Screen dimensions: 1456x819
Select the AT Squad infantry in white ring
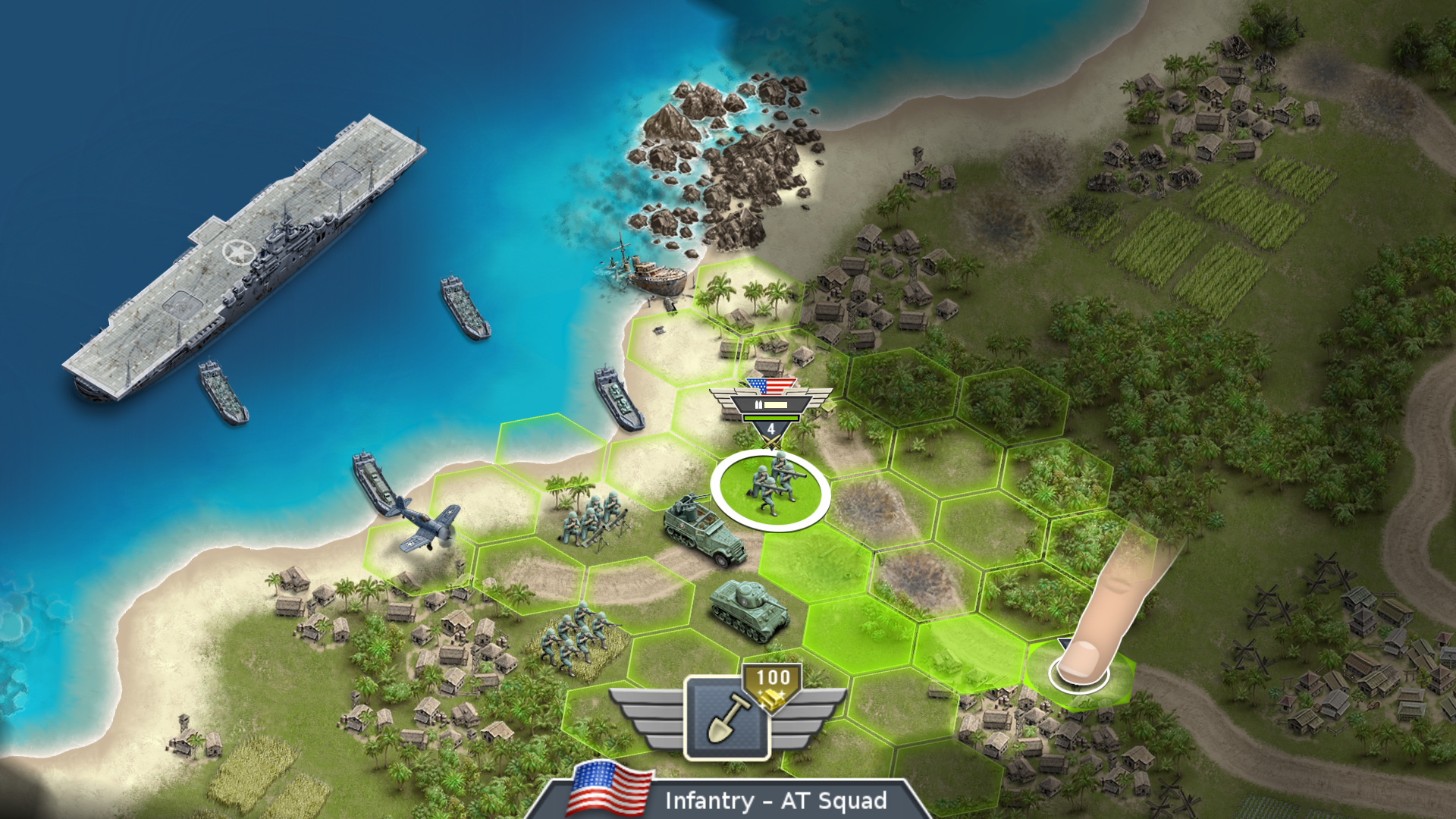[x=770, y=488]
